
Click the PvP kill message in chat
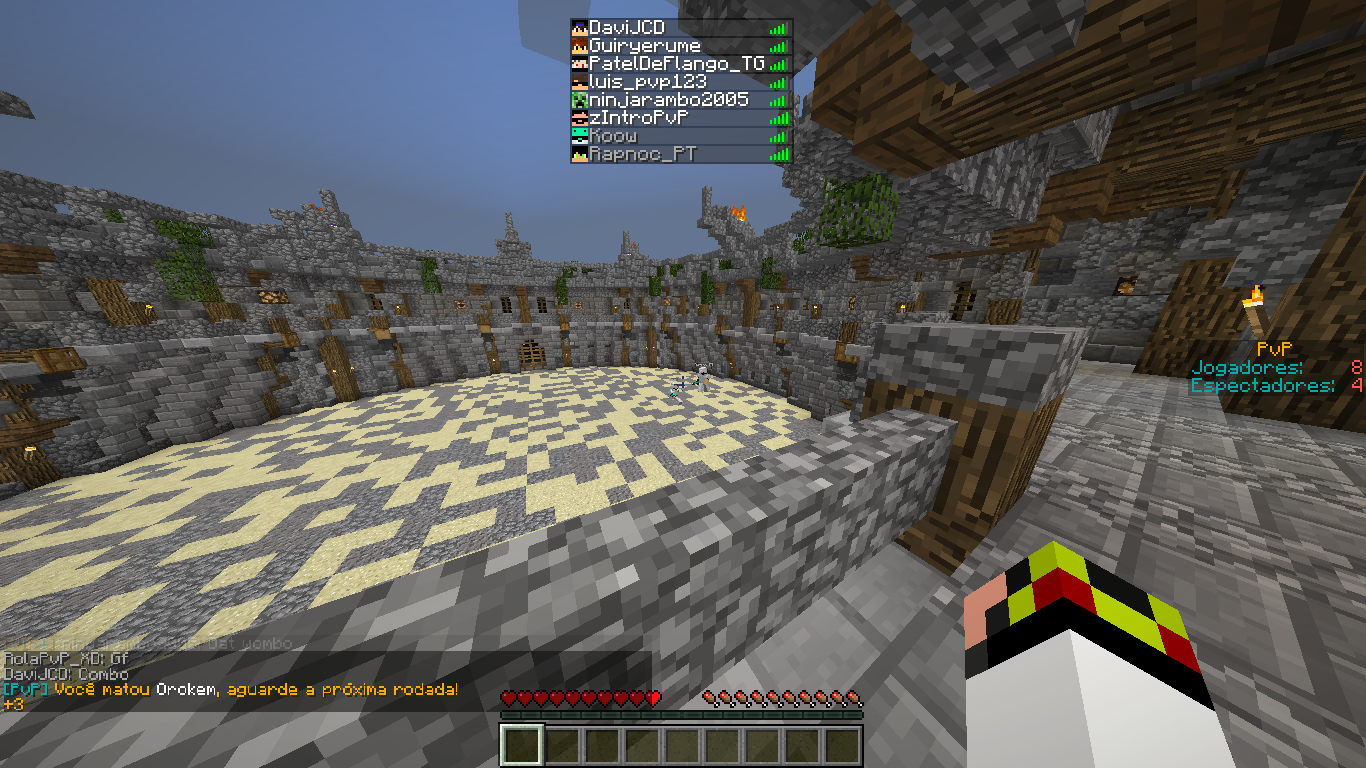point(230,689)
